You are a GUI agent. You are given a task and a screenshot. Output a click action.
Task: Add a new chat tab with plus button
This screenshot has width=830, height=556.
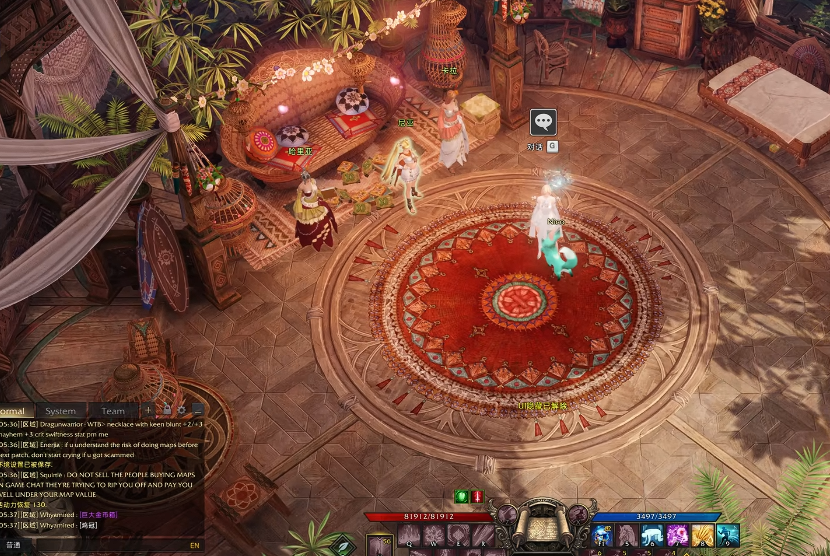coord(148,410)
